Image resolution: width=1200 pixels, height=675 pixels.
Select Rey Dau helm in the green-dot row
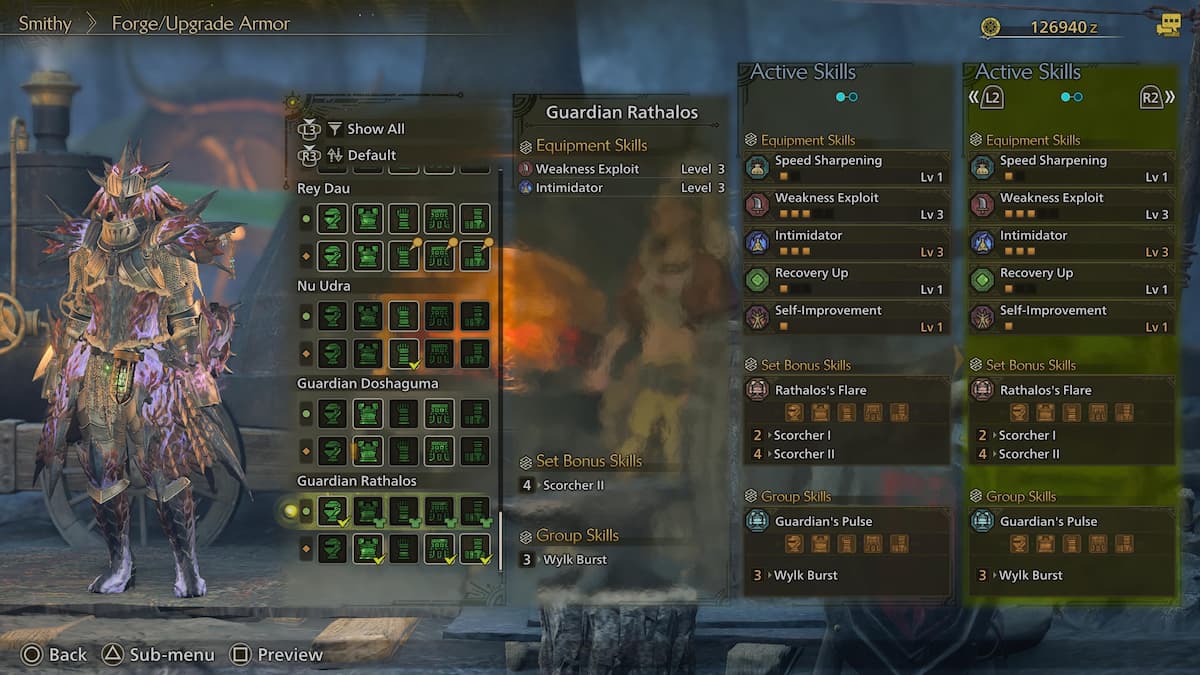332,219
